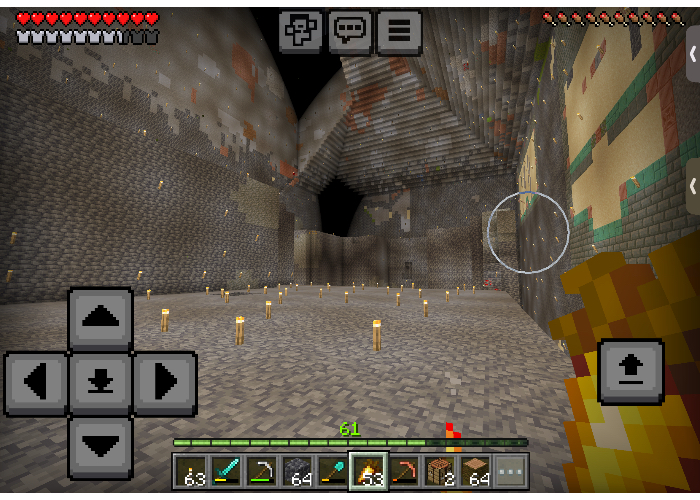Open the chat speech bubble
The image size is (700, 500).
pos(350,31)
